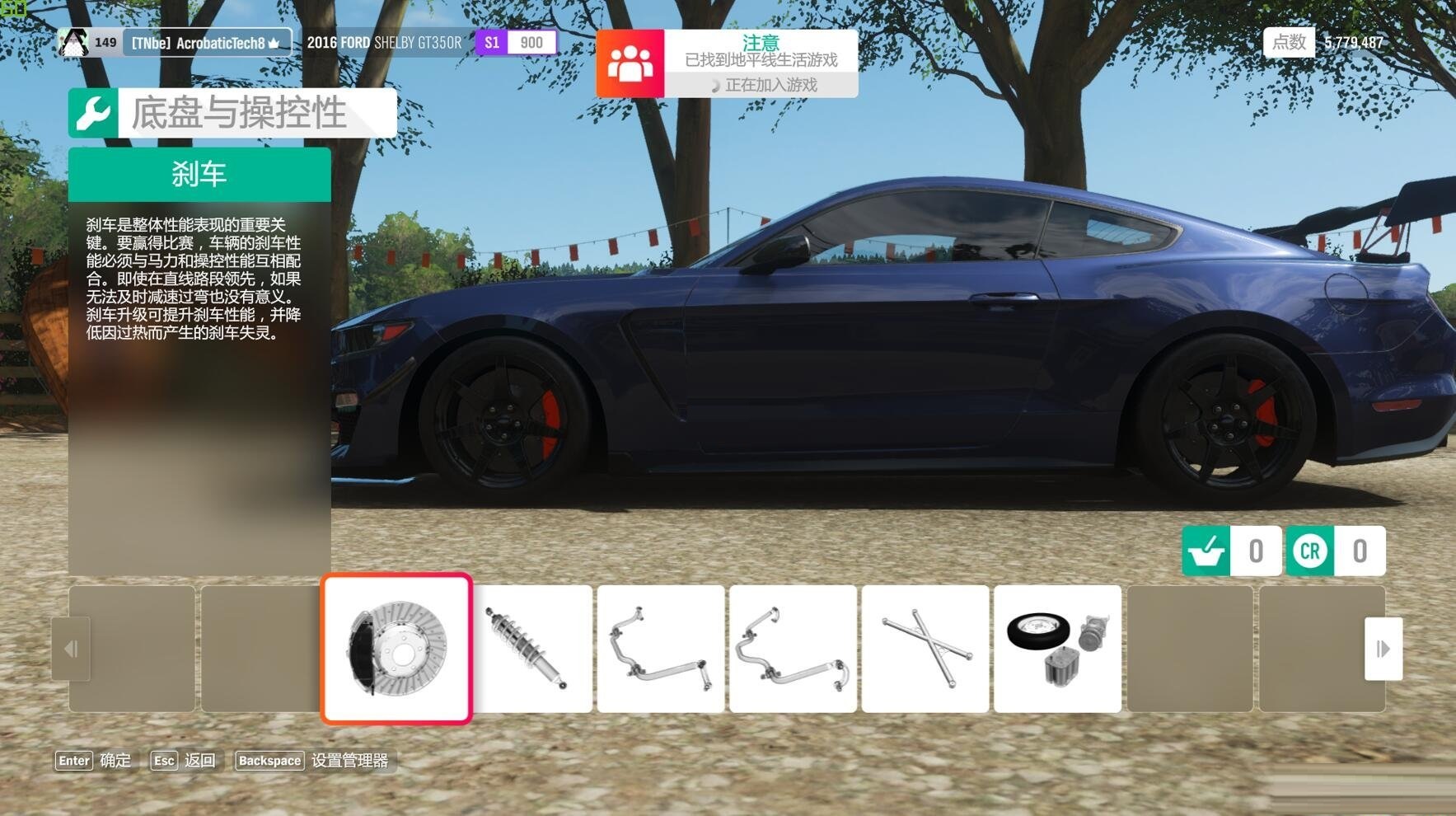Open the green shopping basket cart

click(x=1206, y=551)
